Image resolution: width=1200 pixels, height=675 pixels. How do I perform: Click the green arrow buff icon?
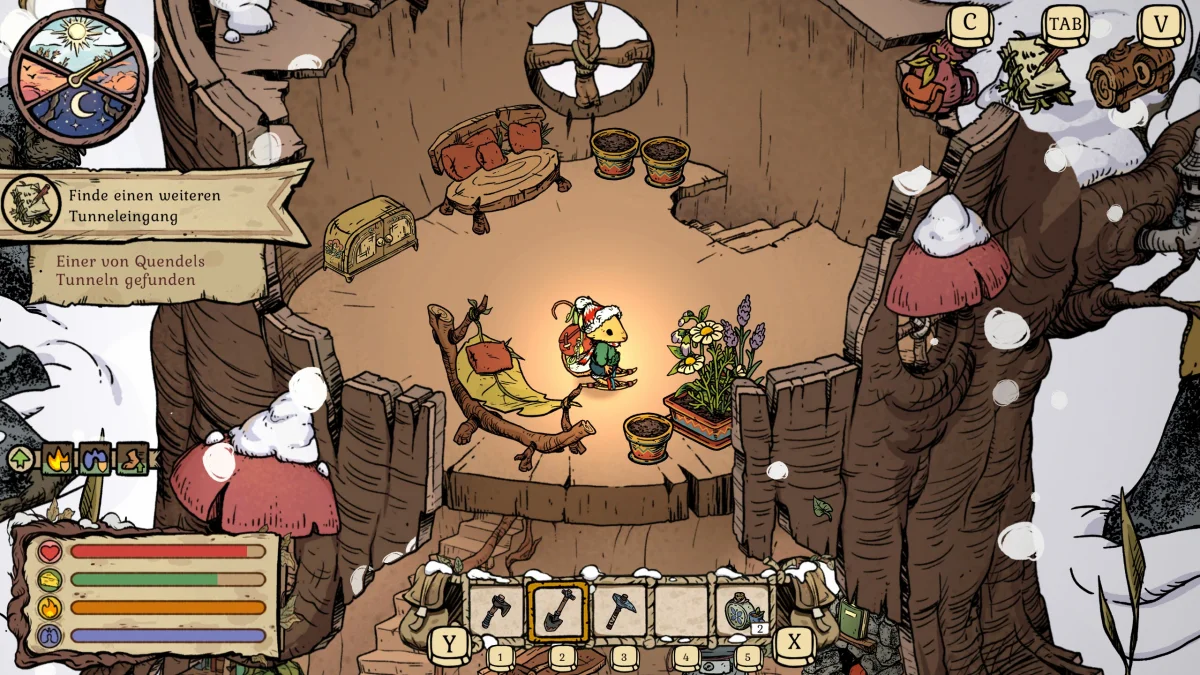20,459
